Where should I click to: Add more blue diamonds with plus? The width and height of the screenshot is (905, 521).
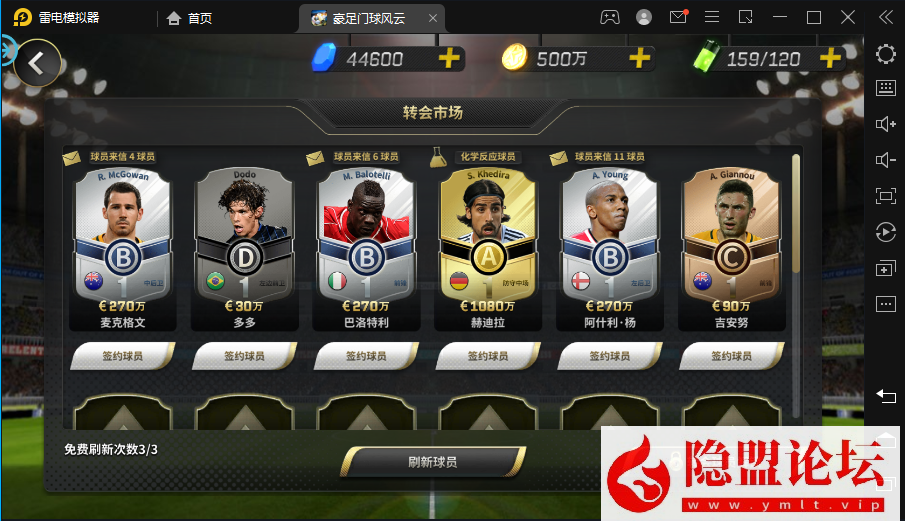tap(450, 58)
